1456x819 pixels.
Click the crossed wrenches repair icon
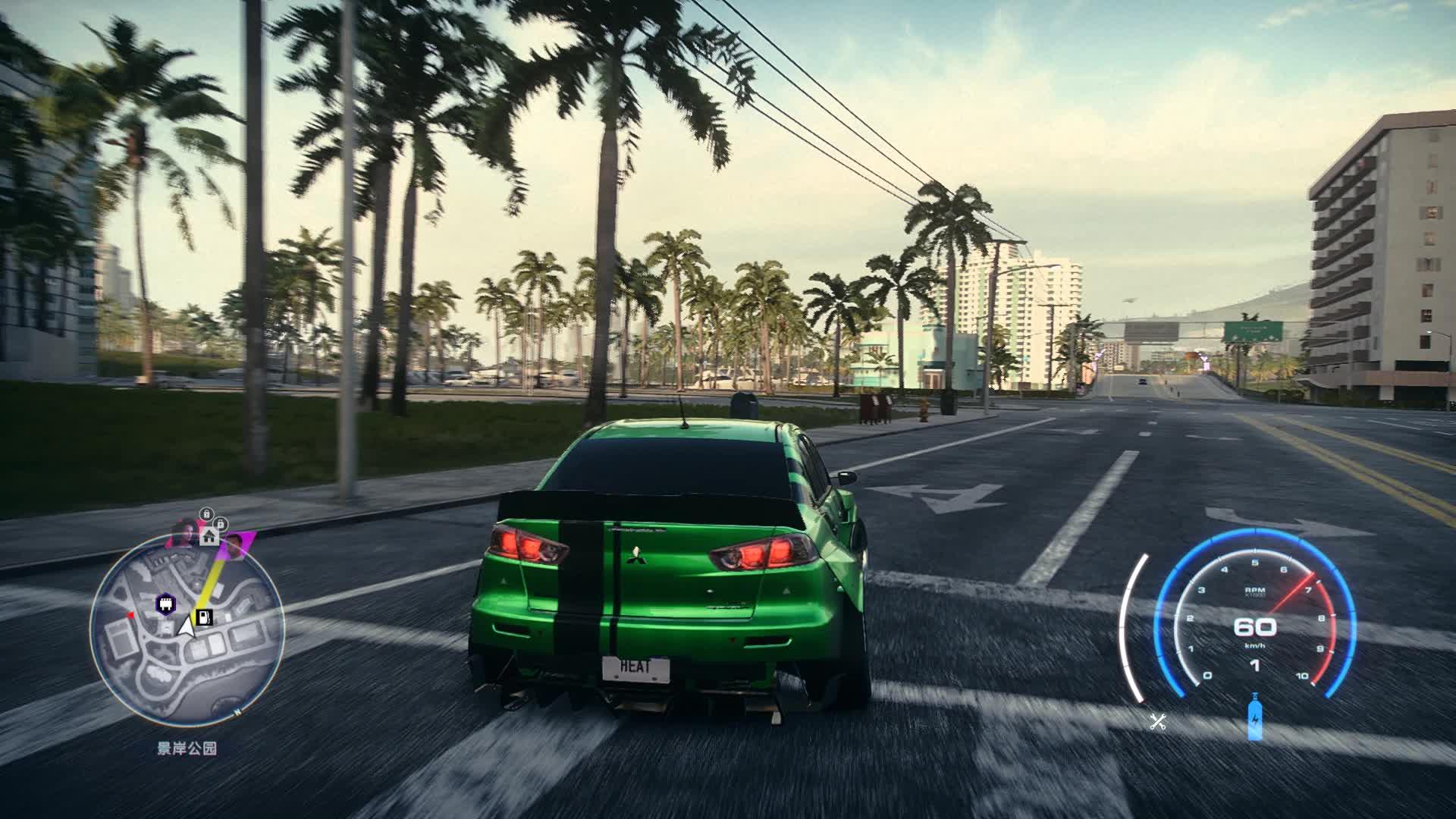pyautogui.click(x=1157, y=722)
